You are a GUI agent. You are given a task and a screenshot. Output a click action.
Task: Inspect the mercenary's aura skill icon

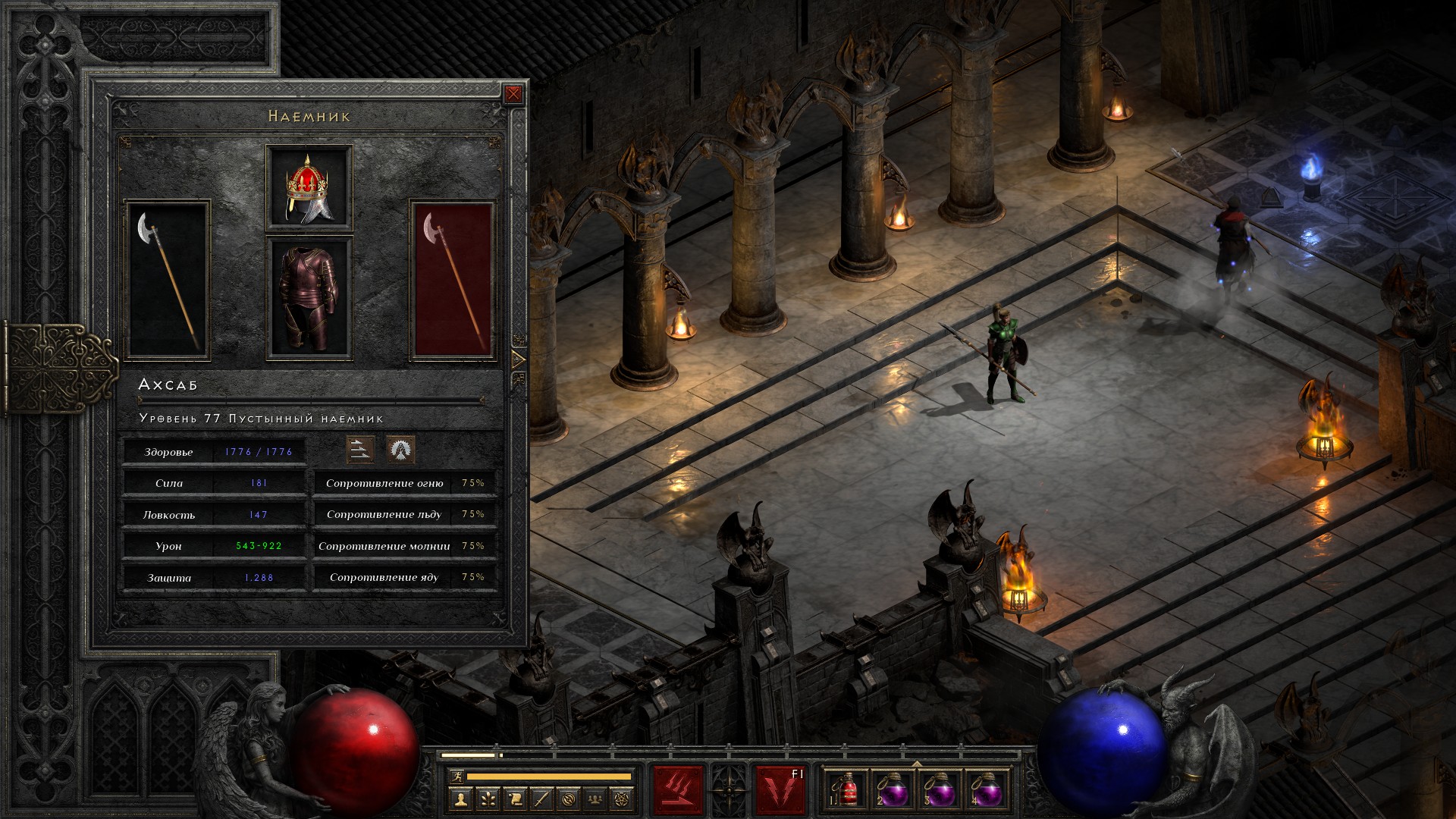pos(400,450)
